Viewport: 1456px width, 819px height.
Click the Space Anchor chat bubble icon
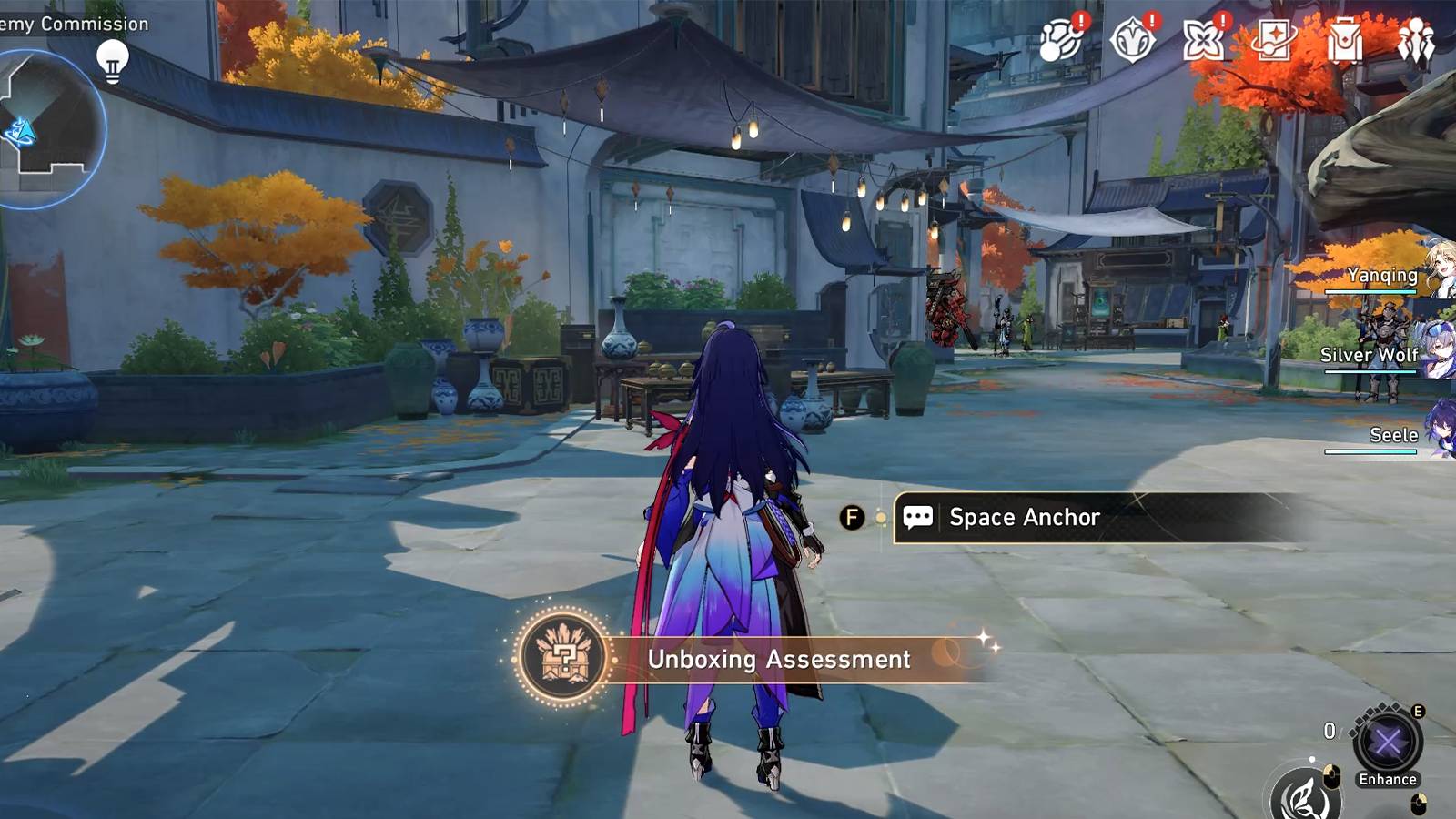click(x=918, y=517)
